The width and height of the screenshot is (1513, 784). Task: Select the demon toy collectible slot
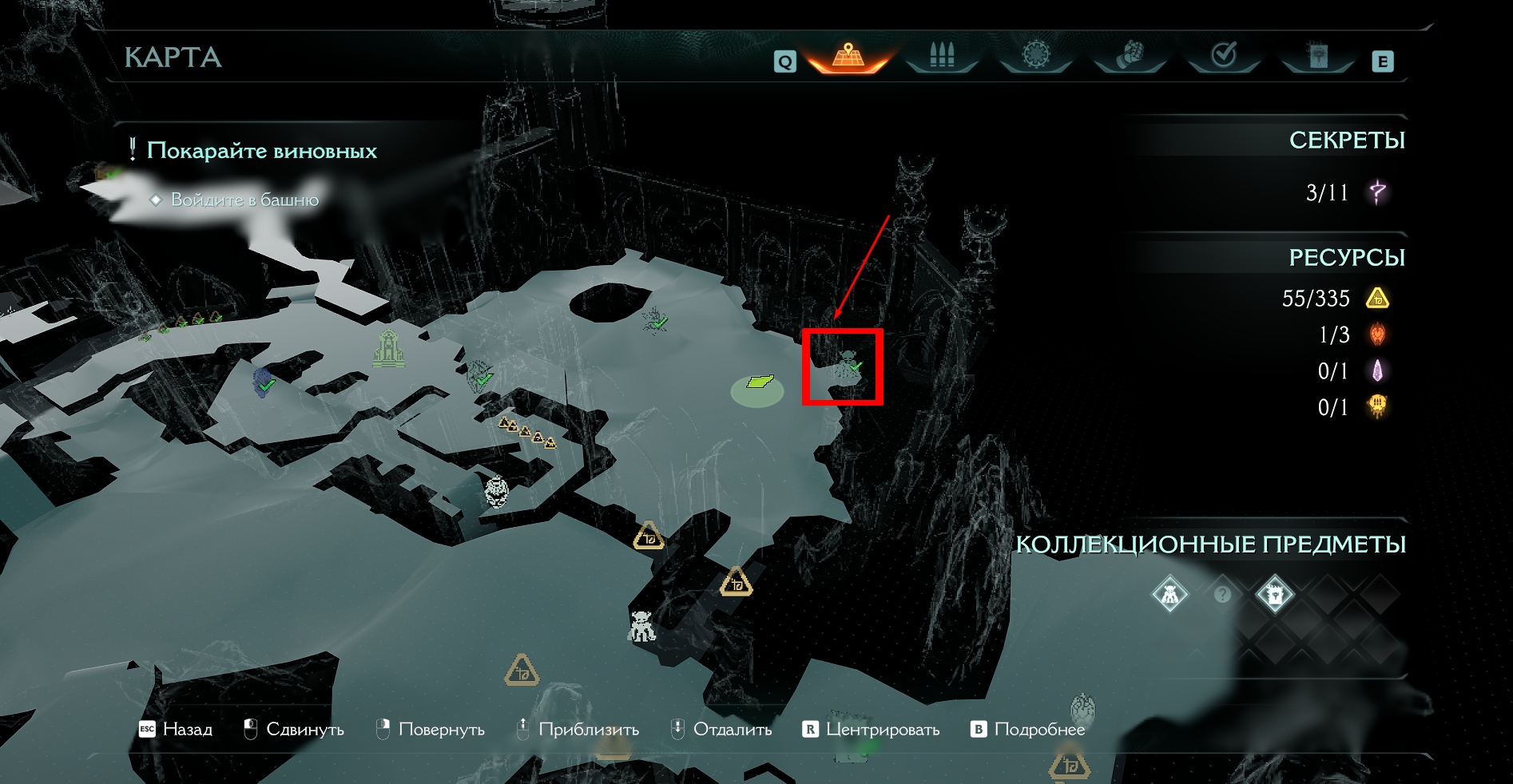click(x=1170, y=595)
